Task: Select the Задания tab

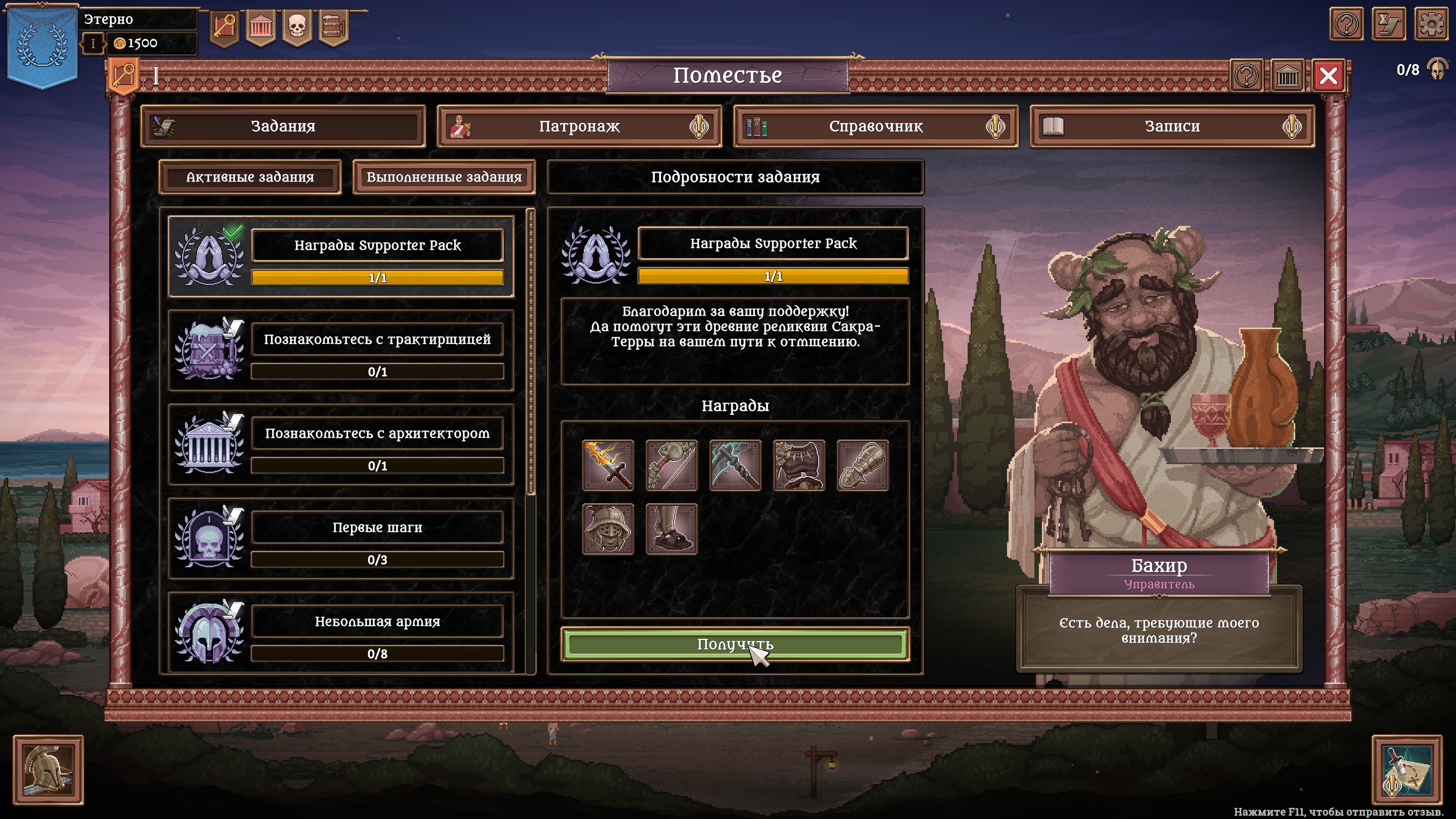Action: pyautogui.click(x=282, y=126)
